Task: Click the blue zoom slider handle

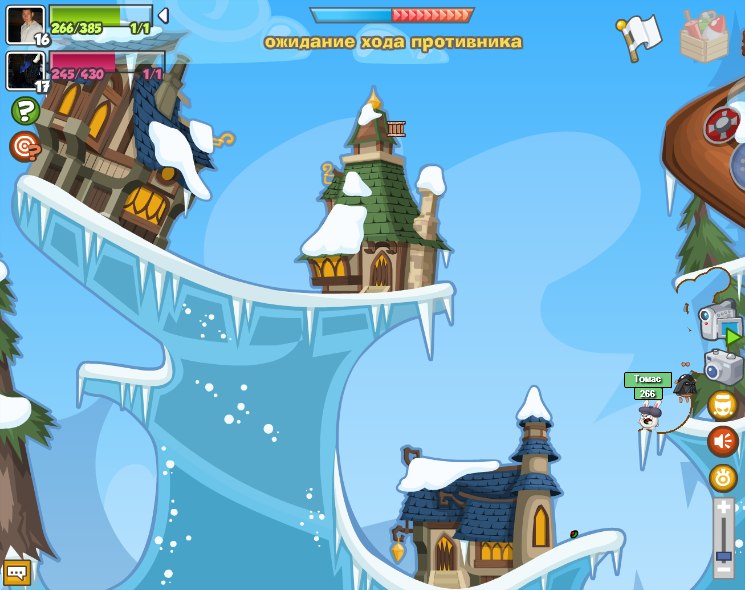Action: (x=723, y=555)
